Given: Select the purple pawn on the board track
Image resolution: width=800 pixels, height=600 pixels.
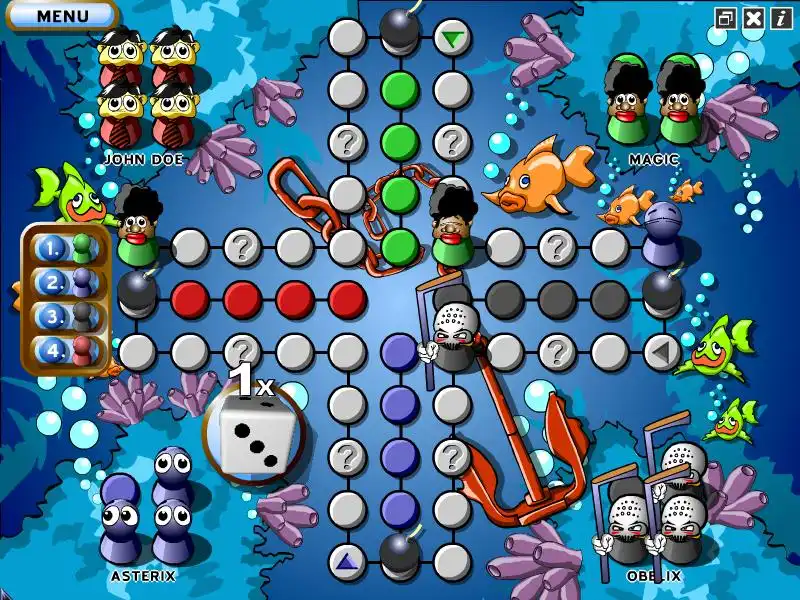Looking at the screenshot, I should [661, 236].
